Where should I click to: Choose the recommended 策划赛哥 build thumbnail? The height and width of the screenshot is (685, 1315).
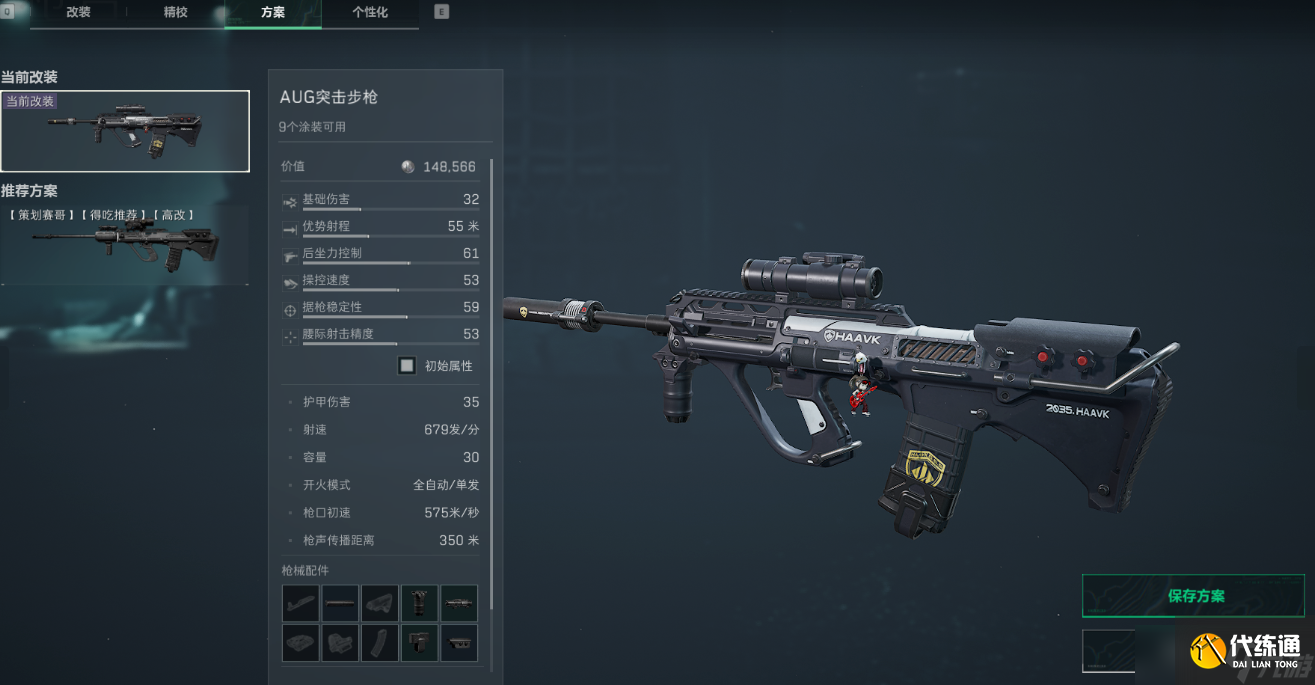pos(125,245)
